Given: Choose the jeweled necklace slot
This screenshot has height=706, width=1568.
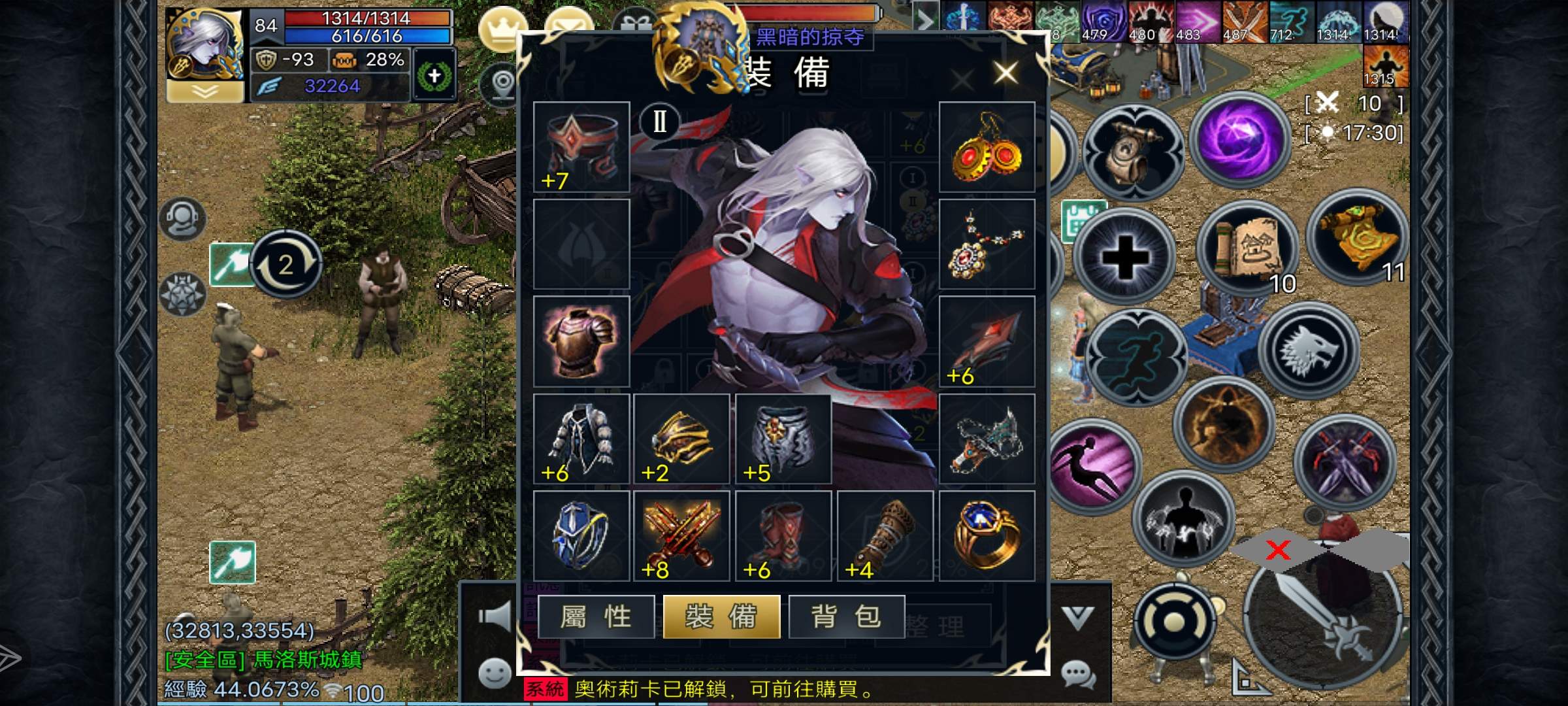Looking at the screenshot, I should coord(987,244).
